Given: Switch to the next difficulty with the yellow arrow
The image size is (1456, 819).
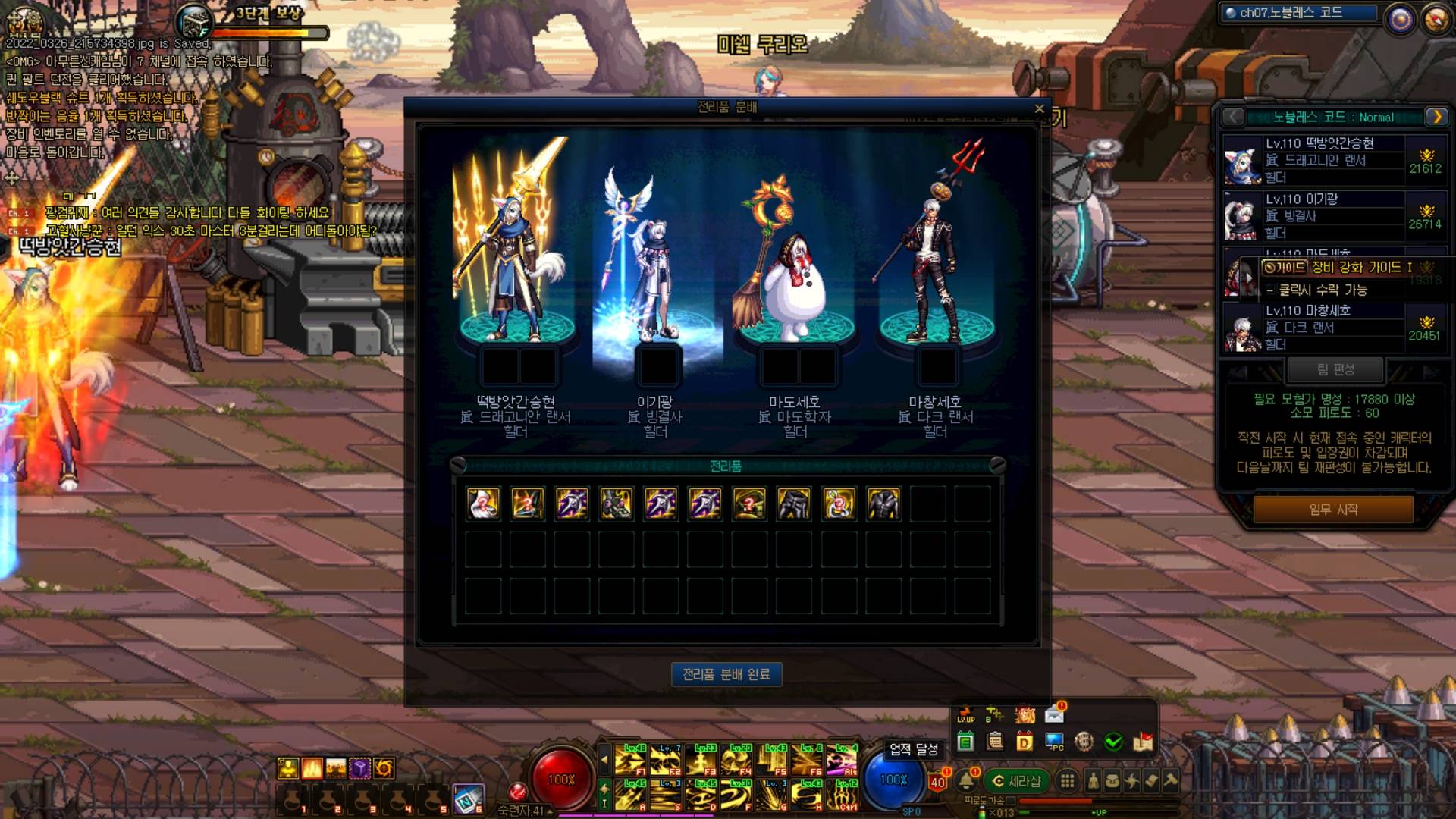Looking at the screenshot, I should [x=1436, y=117].
